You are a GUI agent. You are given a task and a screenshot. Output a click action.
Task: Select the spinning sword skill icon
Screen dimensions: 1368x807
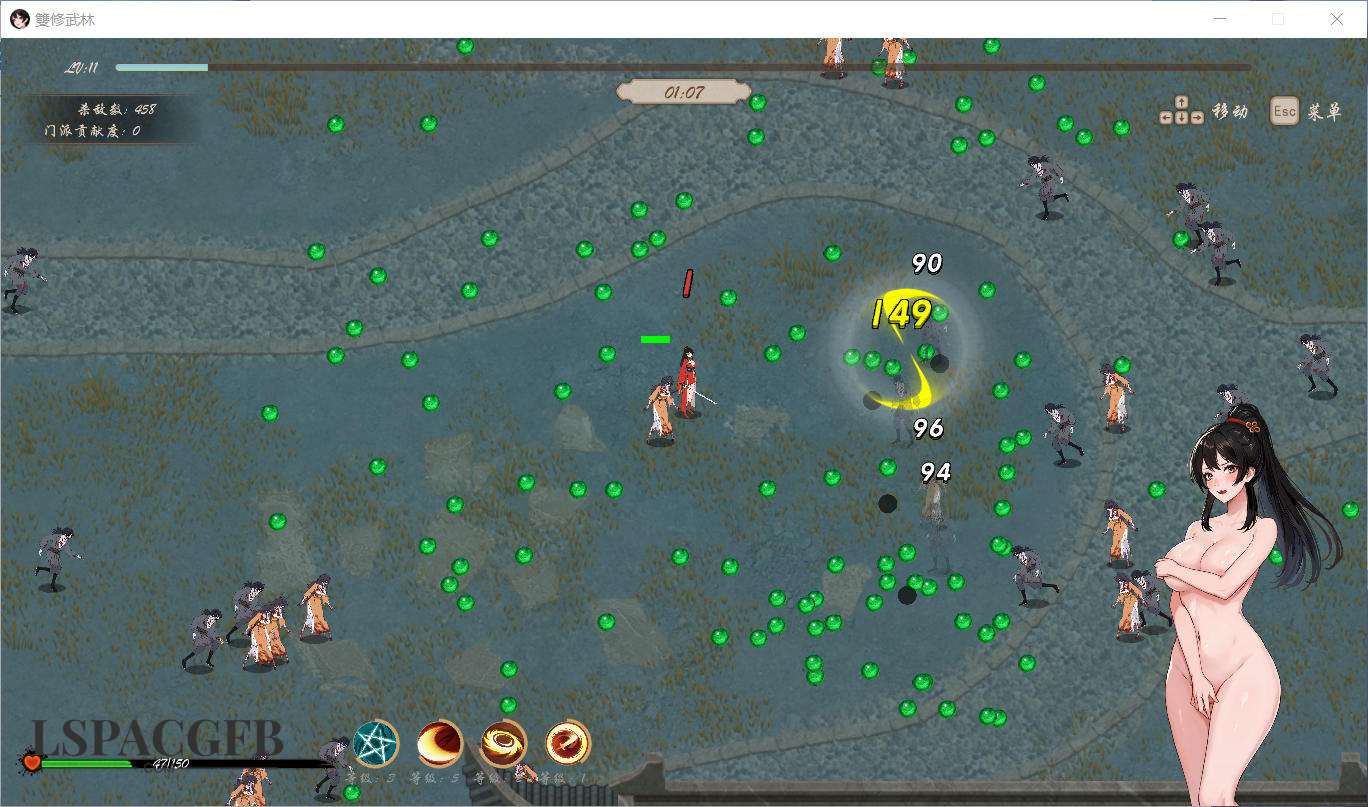click(568, 744)
